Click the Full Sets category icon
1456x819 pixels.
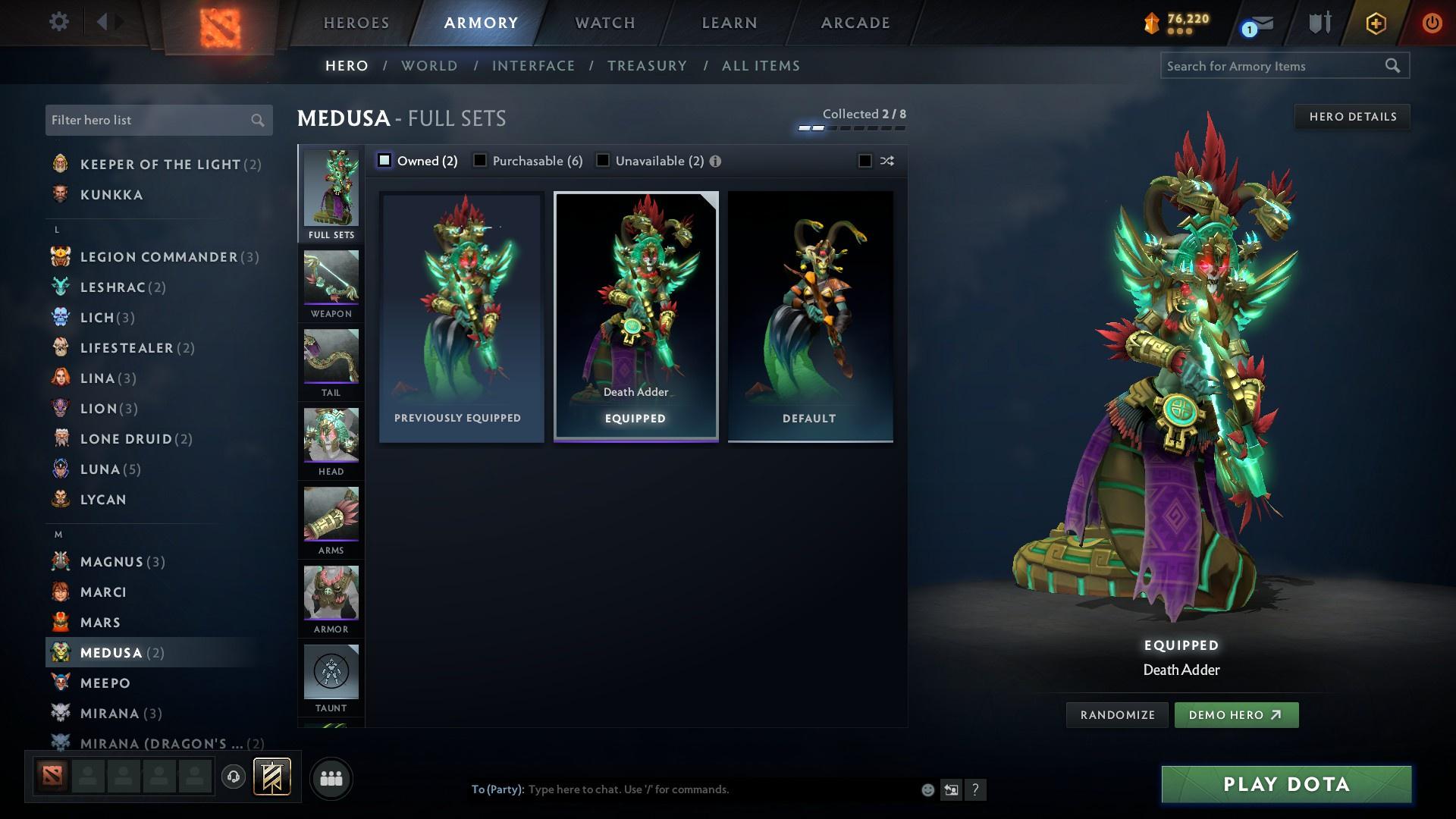click(331, 190)
